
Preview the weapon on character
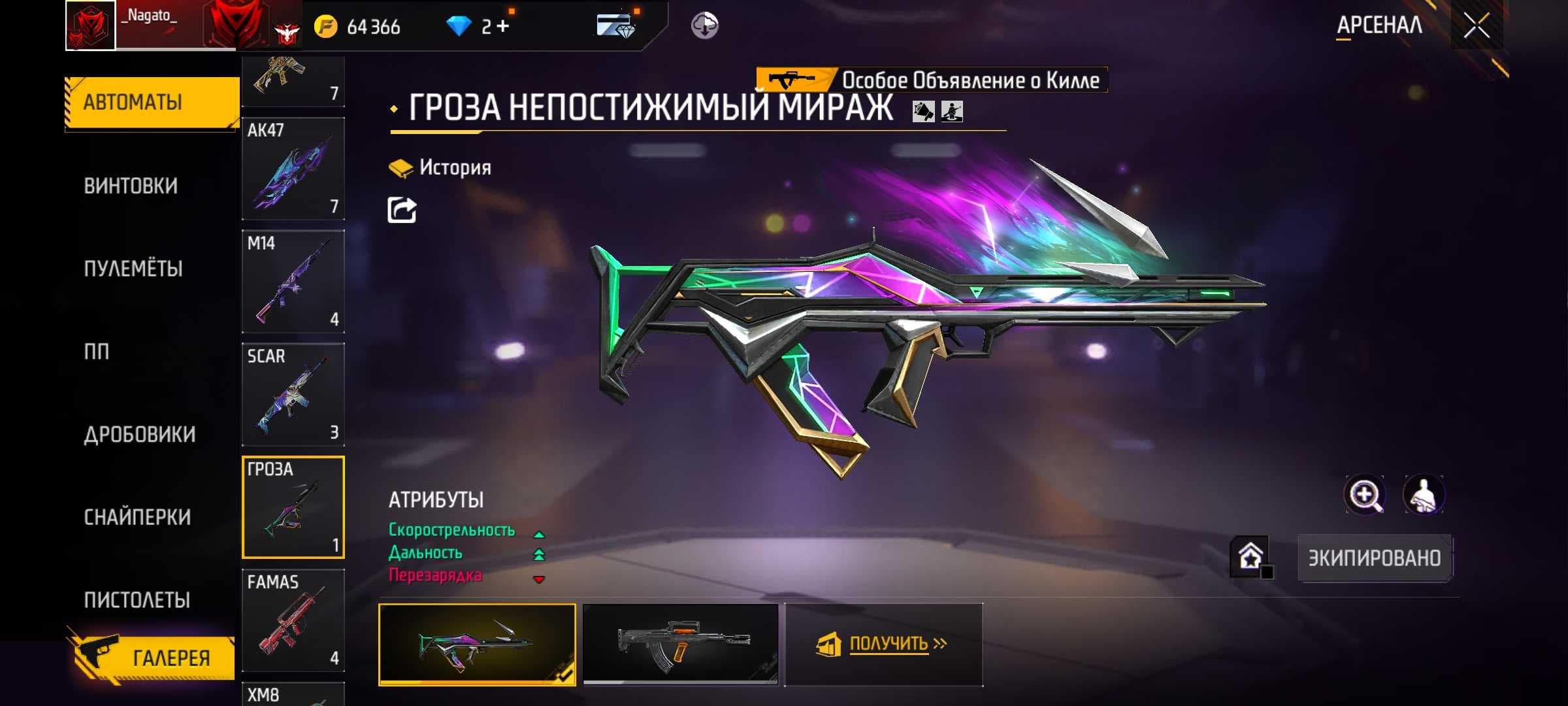tap(1424, 495)
